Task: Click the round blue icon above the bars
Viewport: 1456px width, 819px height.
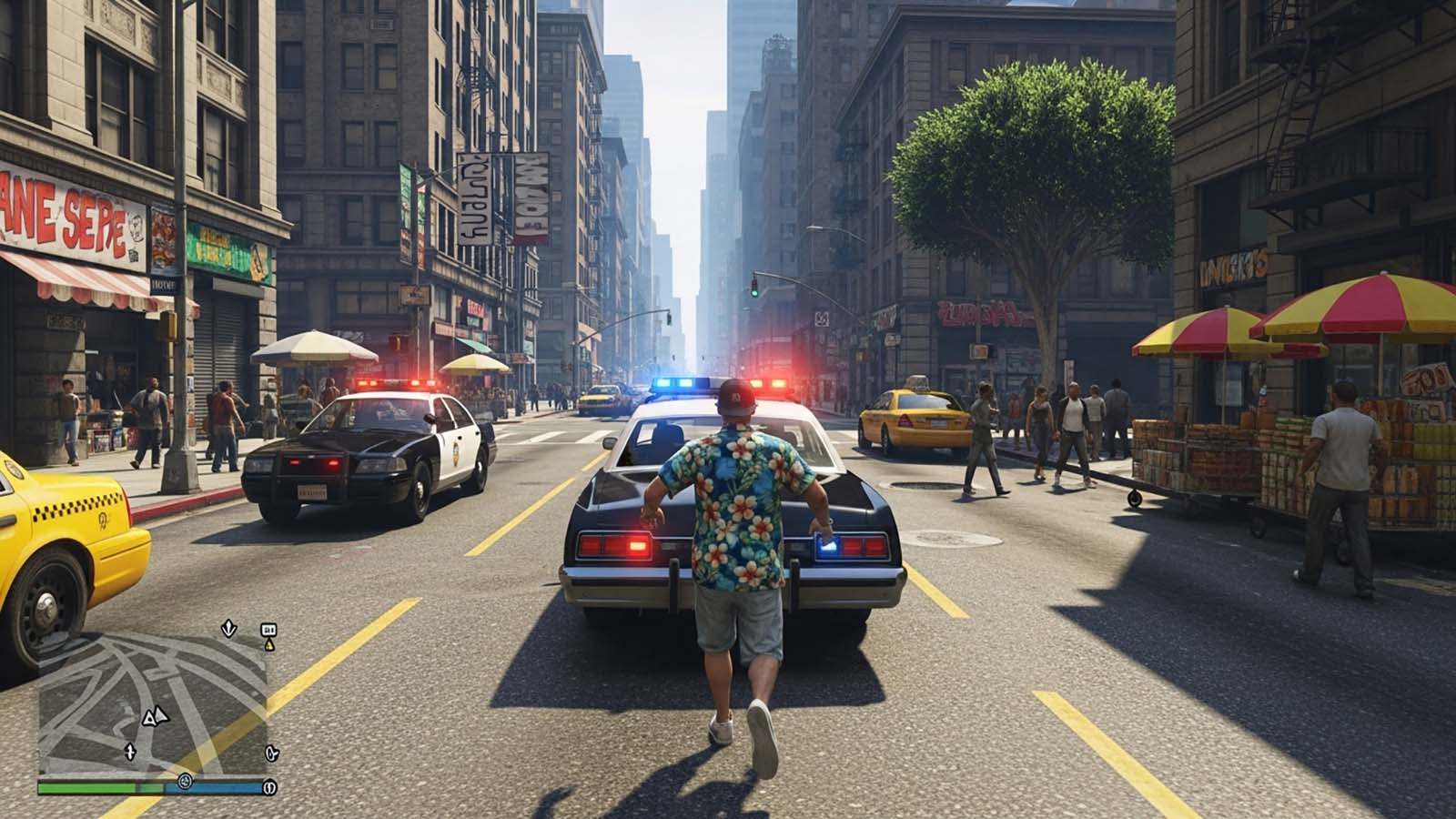Action: (186, 781)
